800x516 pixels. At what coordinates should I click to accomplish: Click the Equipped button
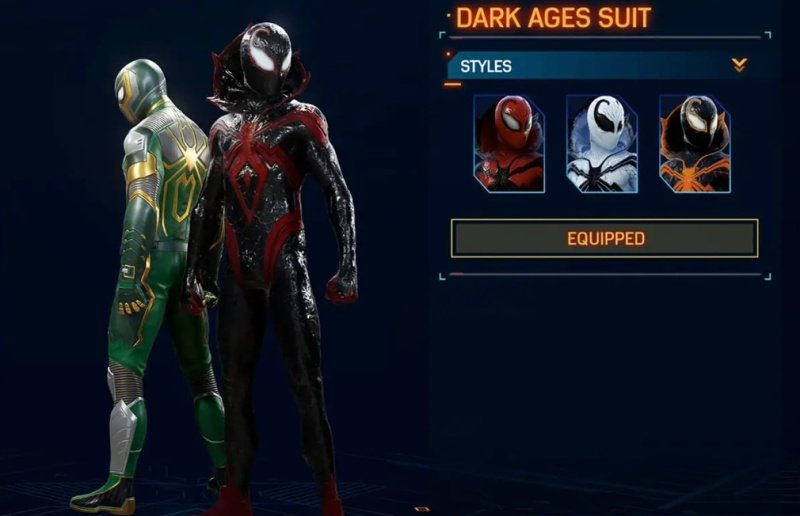coord(605,238)
